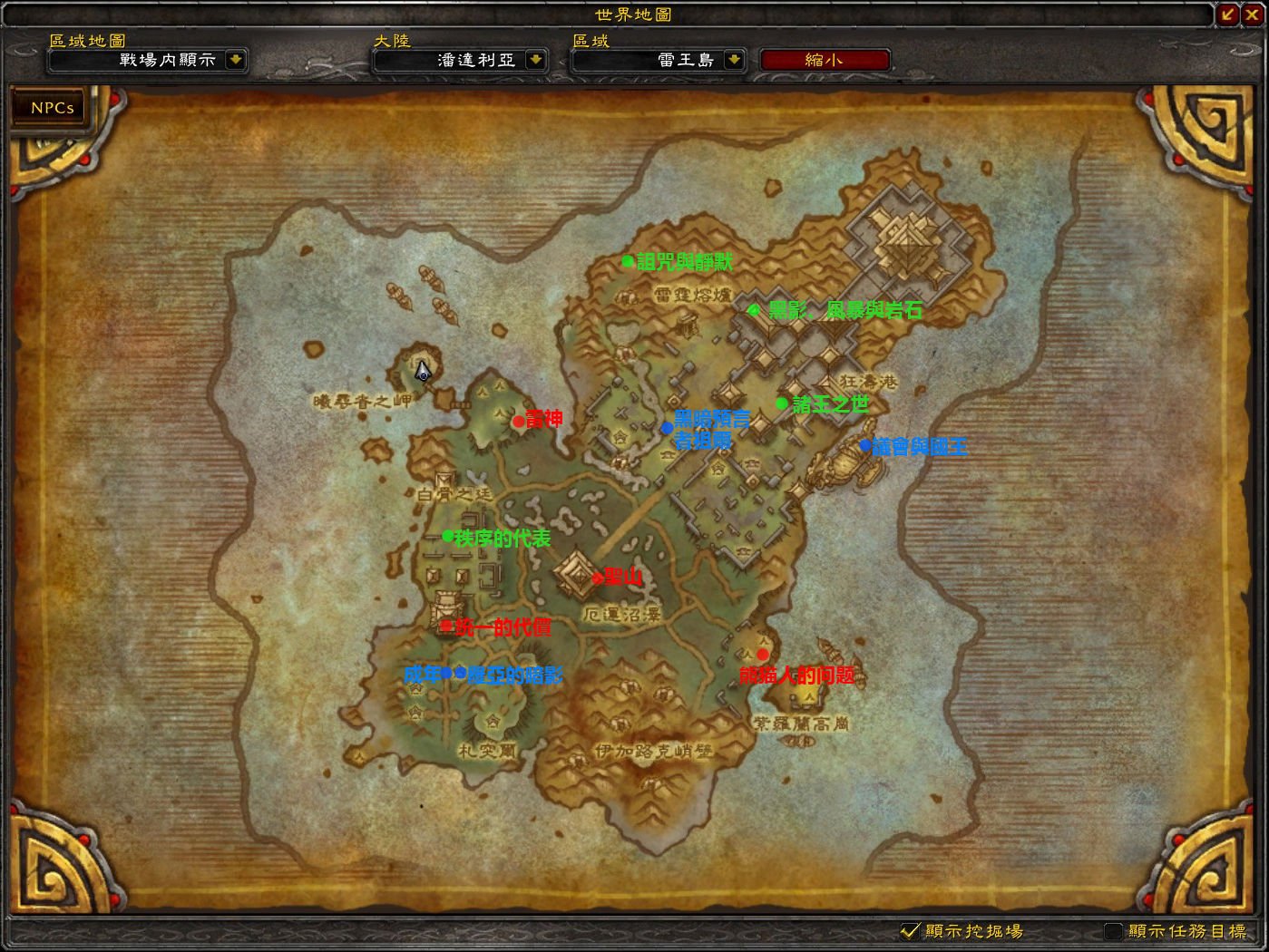Viewport: 1269px width, 952px height.
Task: Close the world map window
Action: (1253, 14)
